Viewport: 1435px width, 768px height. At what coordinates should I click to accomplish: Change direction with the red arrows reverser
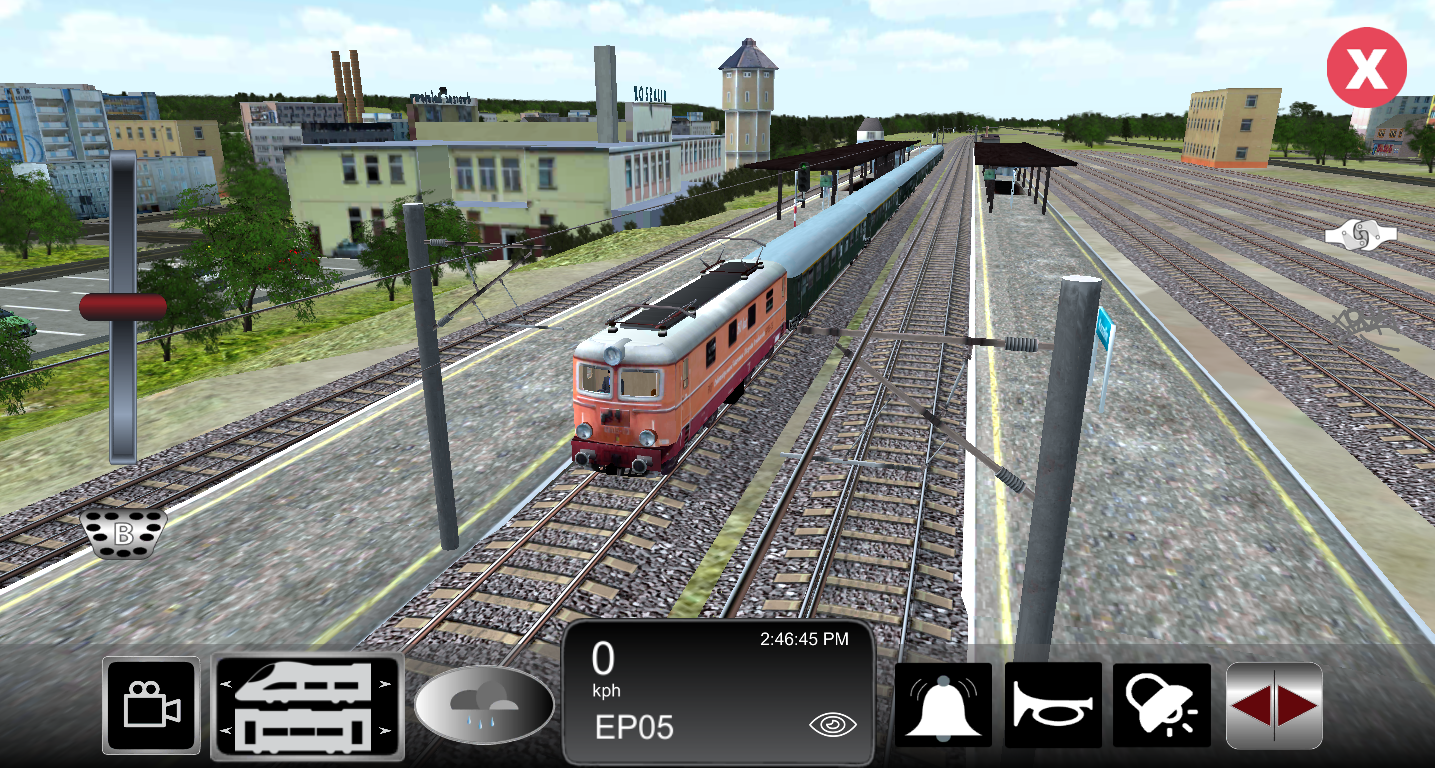tap(1274, 705)
